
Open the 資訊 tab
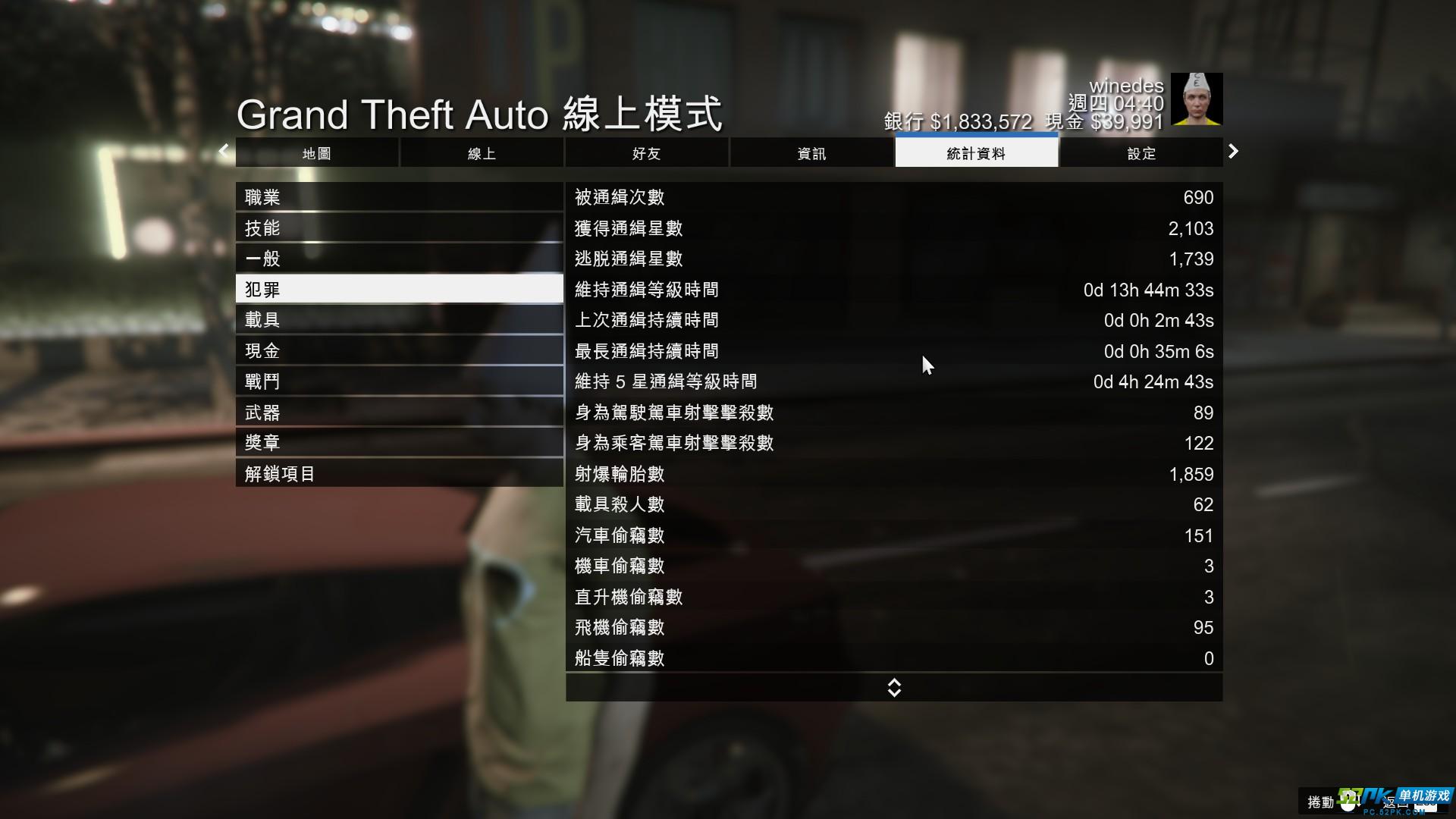pos(811,152)
